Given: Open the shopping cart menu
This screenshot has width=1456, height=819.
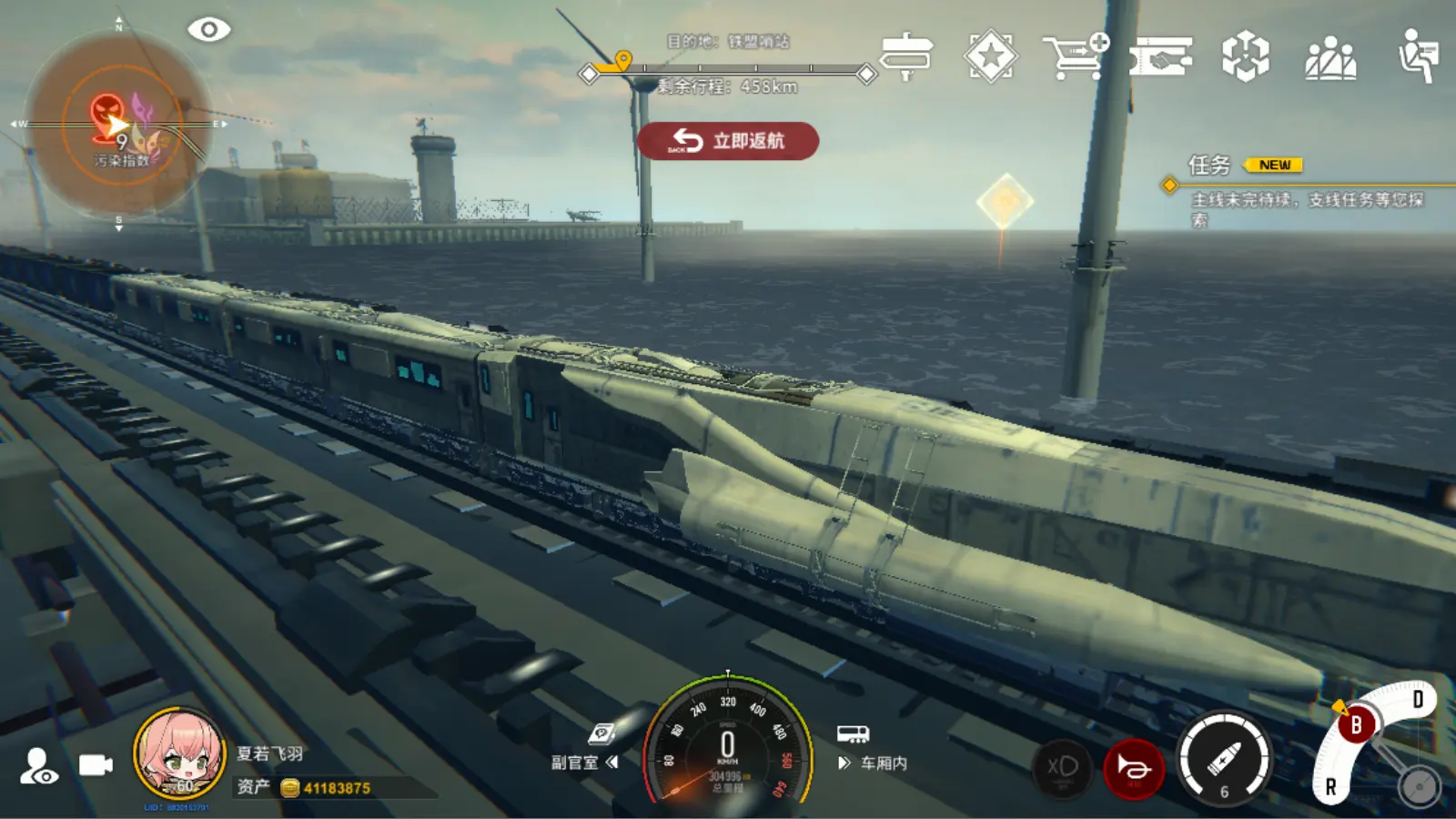Looking at the screenshot, I should pos(1075,56).
